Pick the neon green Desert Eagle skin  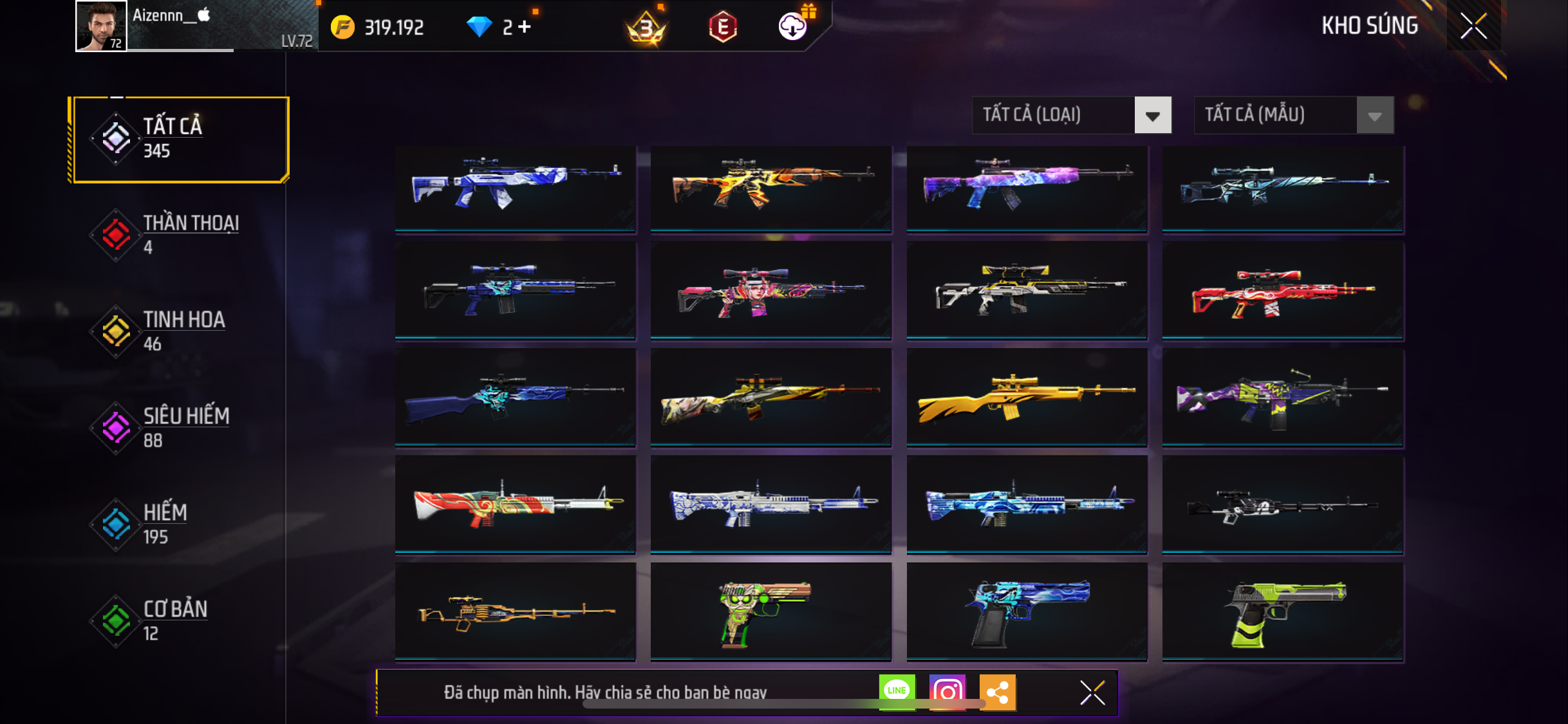coord(1282,611)
